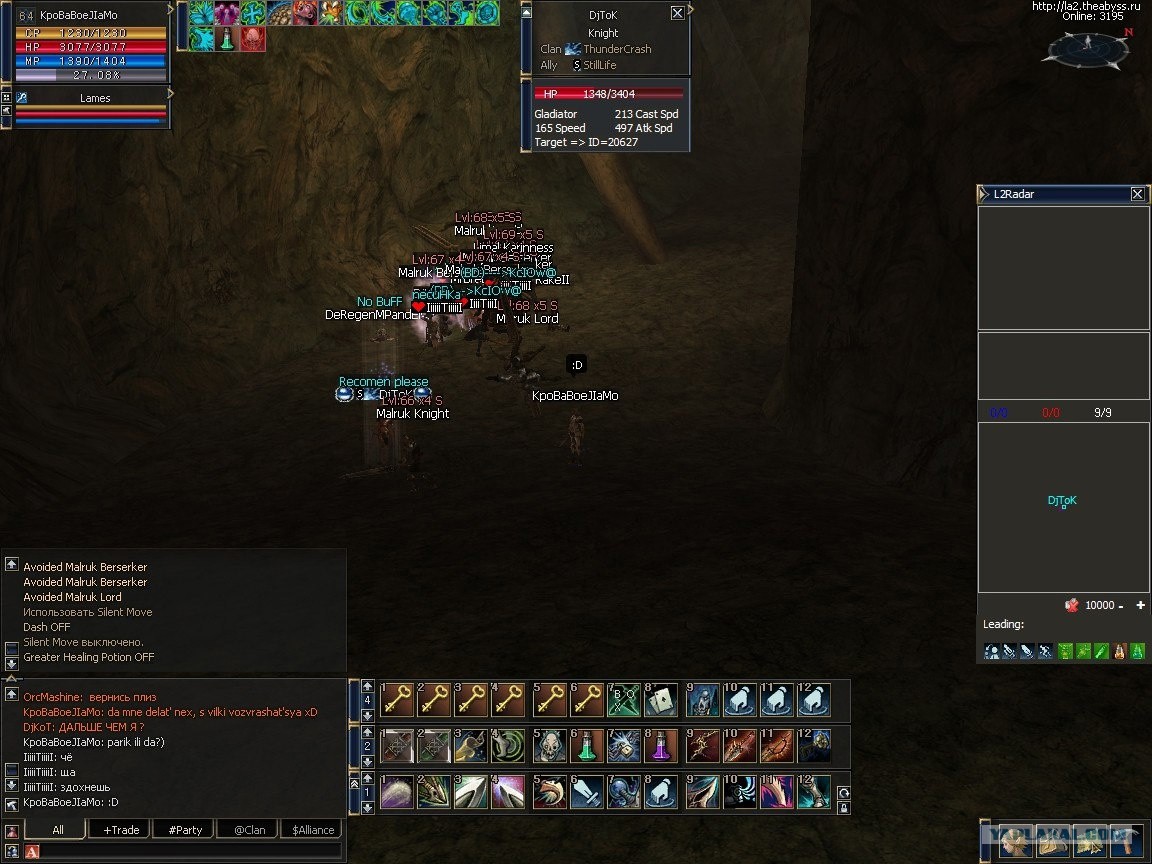Close the DjToK target window

click(677, 13)
